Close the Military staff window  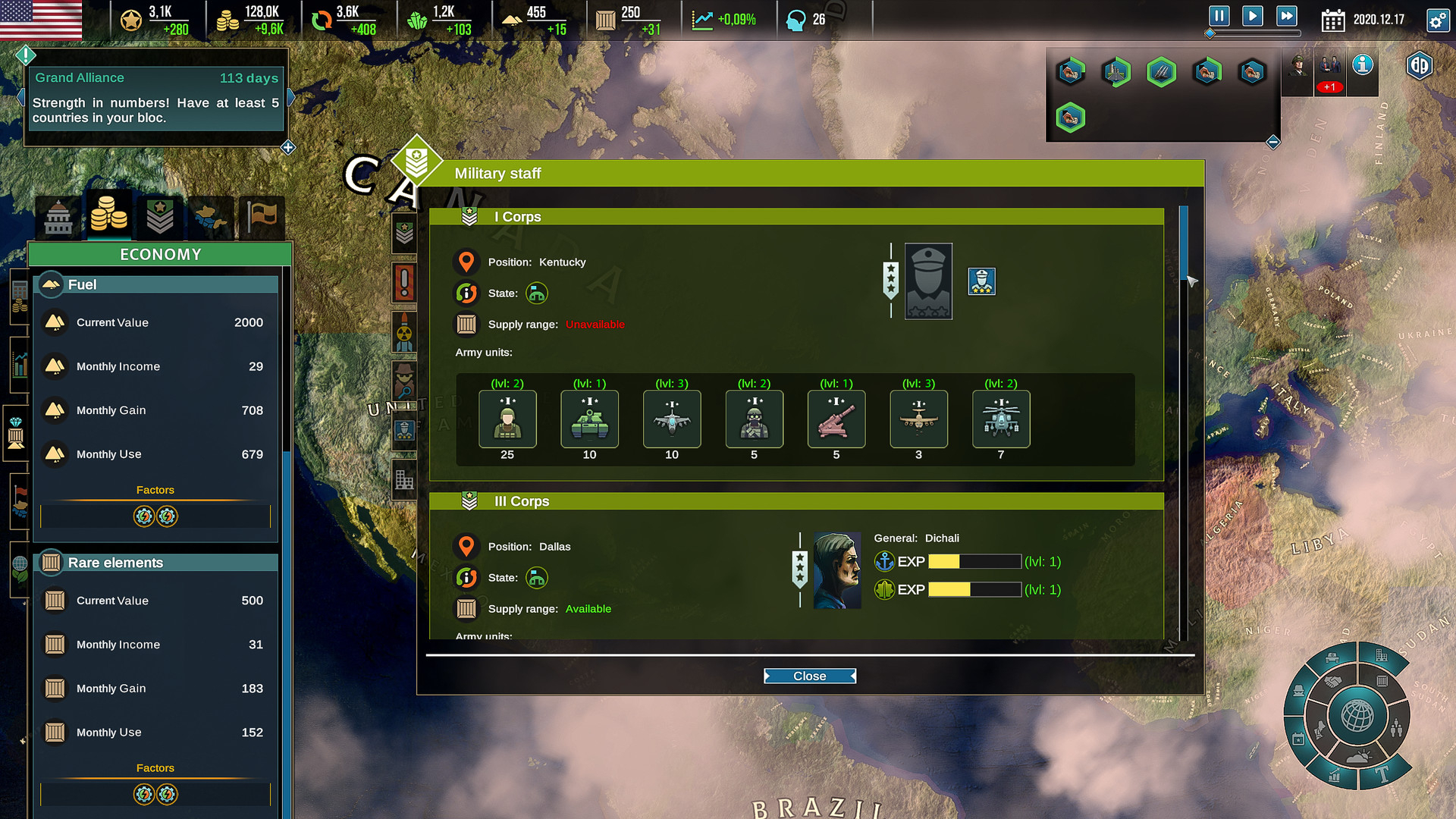click(809, 676)
